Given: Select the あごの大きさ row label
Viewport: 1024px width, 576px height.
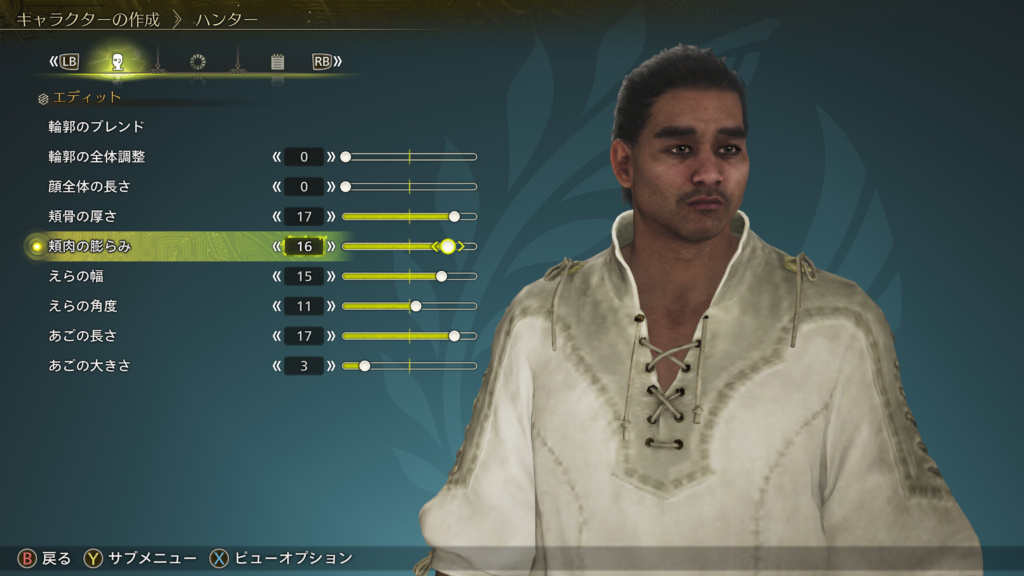Looking at the screenshot, I should coord(89,366).
